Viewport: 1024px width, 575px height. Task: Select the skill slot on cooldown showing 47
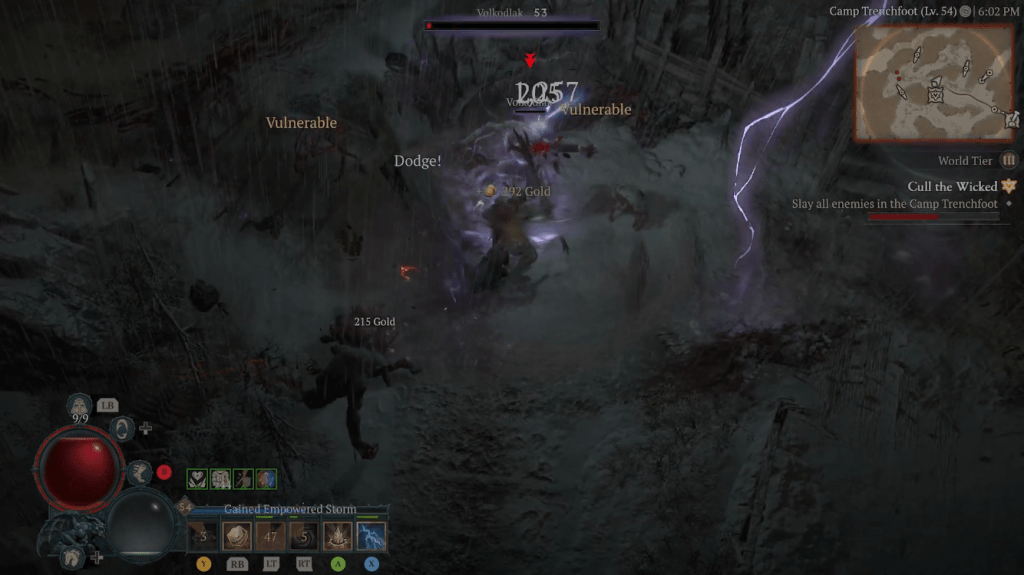point(270,537)
